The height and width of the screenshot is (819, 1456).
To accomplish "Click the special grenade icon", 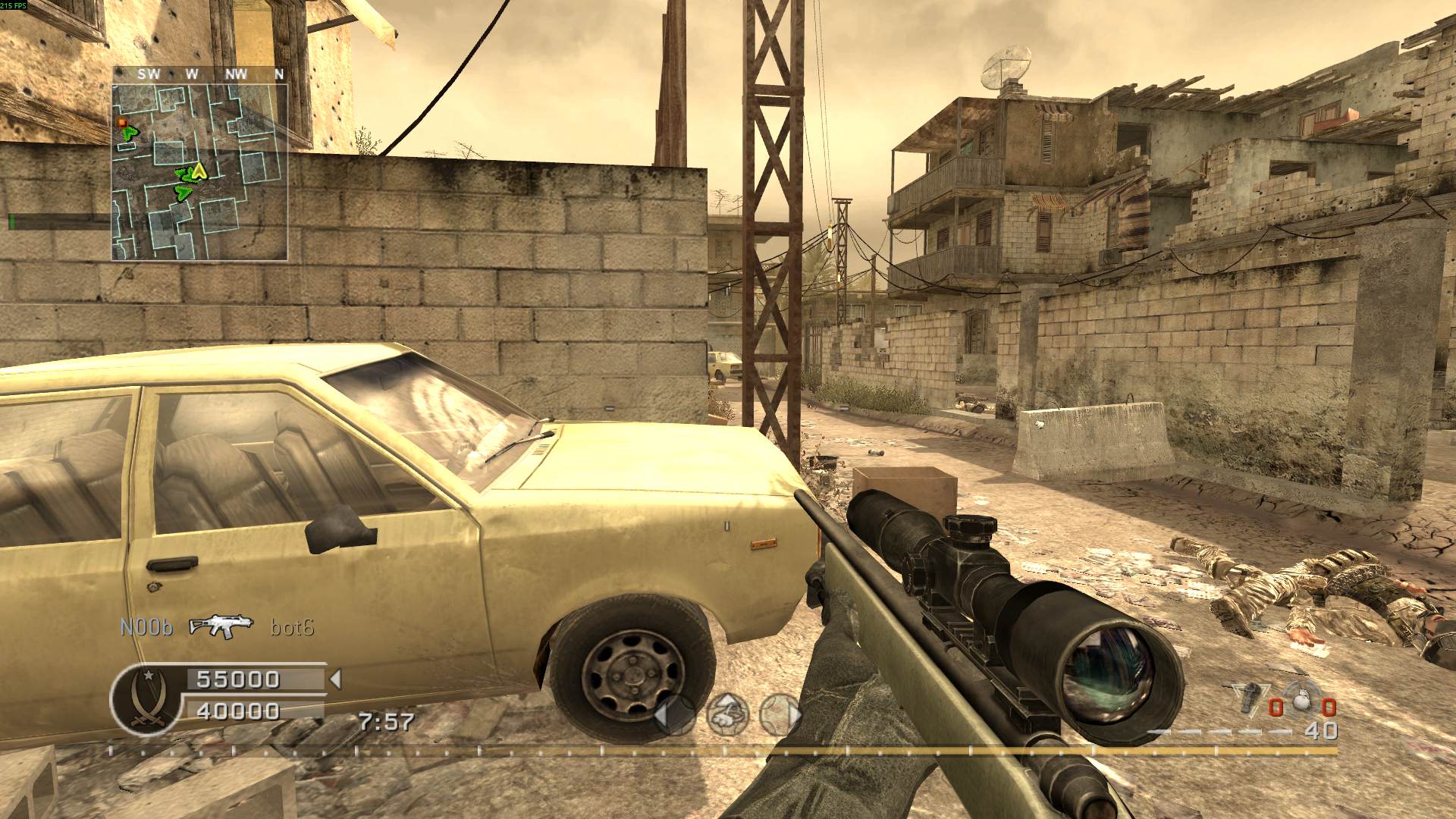I will pyautogui.click(x=1250, y=698).
